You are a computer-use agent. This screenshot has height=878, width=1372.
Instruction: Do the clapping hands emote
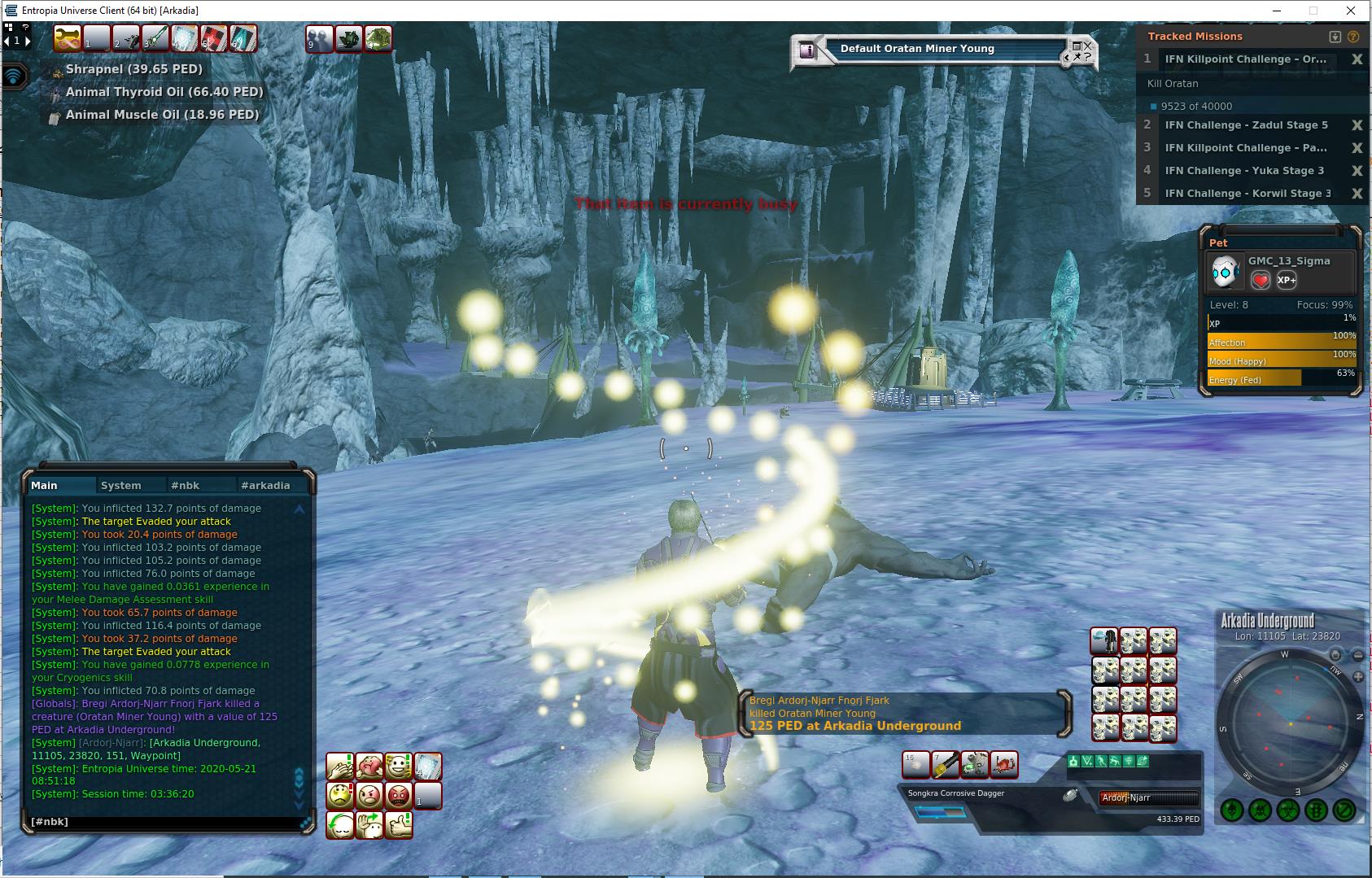click(x=340, y=766)
